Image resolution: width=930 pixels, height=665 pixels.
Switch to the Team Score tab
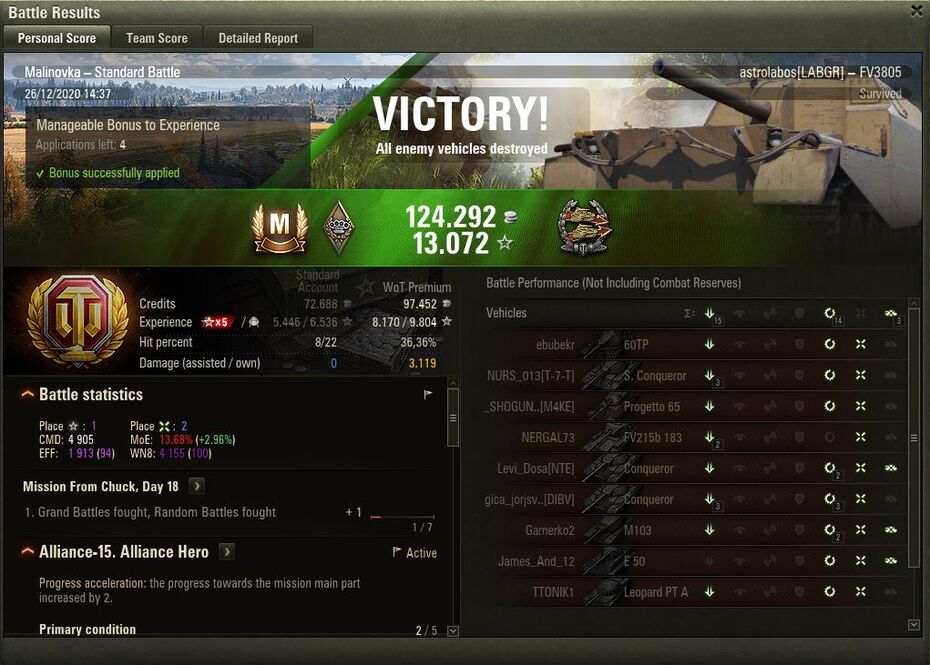point(156,38)
